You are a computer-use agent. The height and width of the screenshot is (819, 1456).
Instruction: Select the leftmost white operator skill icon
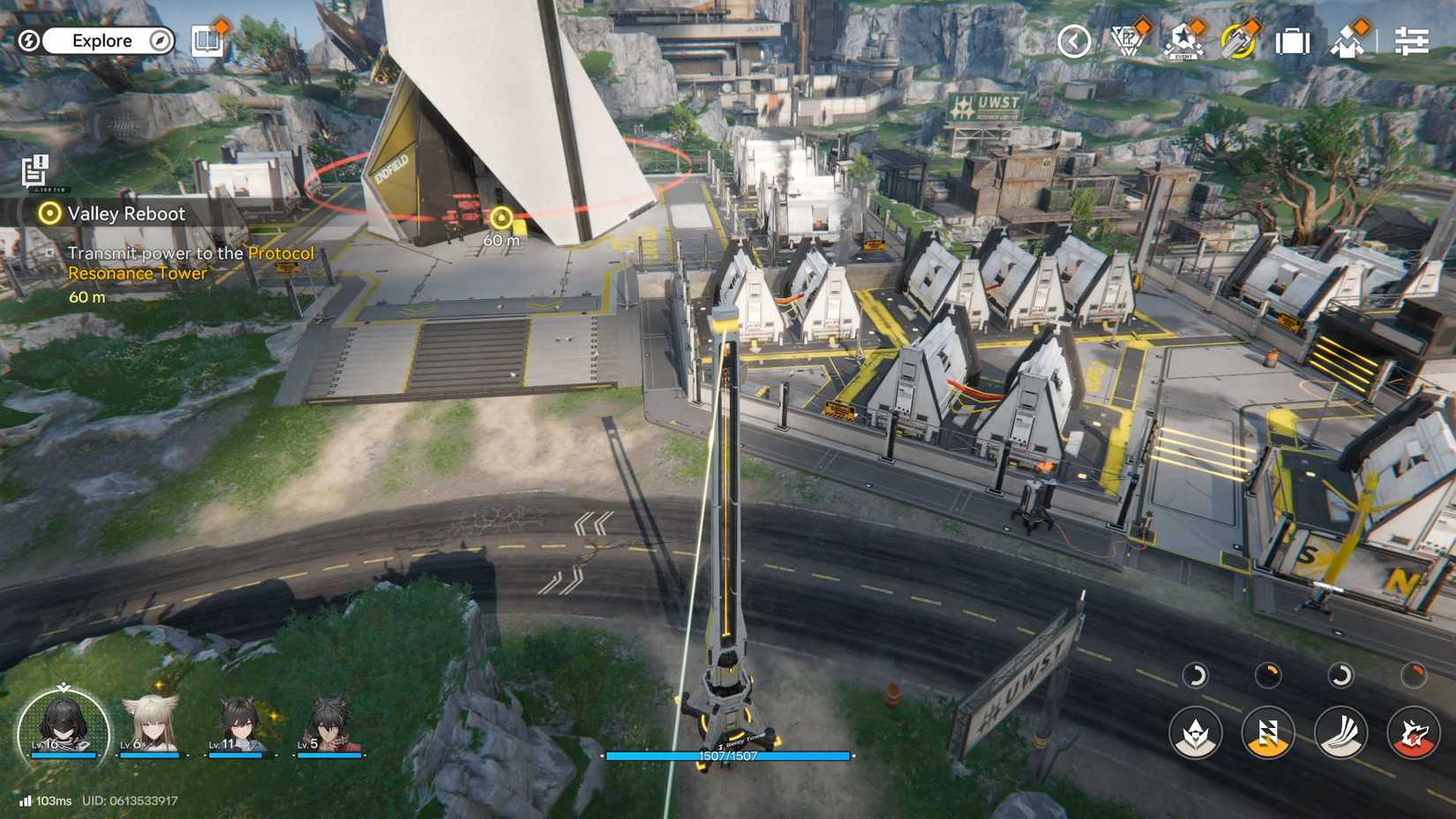coord(1194,732)
